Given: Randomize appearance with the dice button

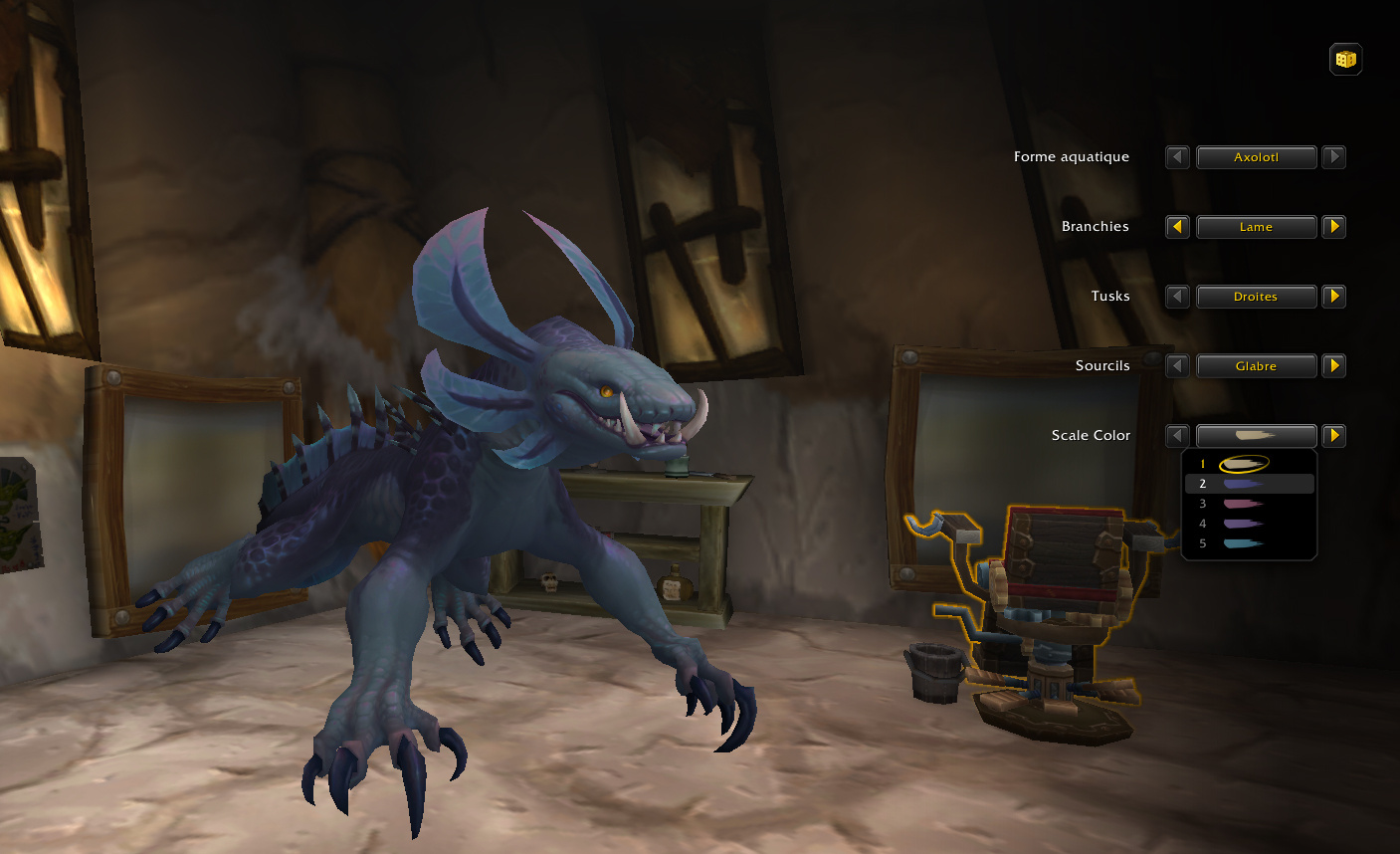Looking at the screenshot, I should (x=1345, y=60).
